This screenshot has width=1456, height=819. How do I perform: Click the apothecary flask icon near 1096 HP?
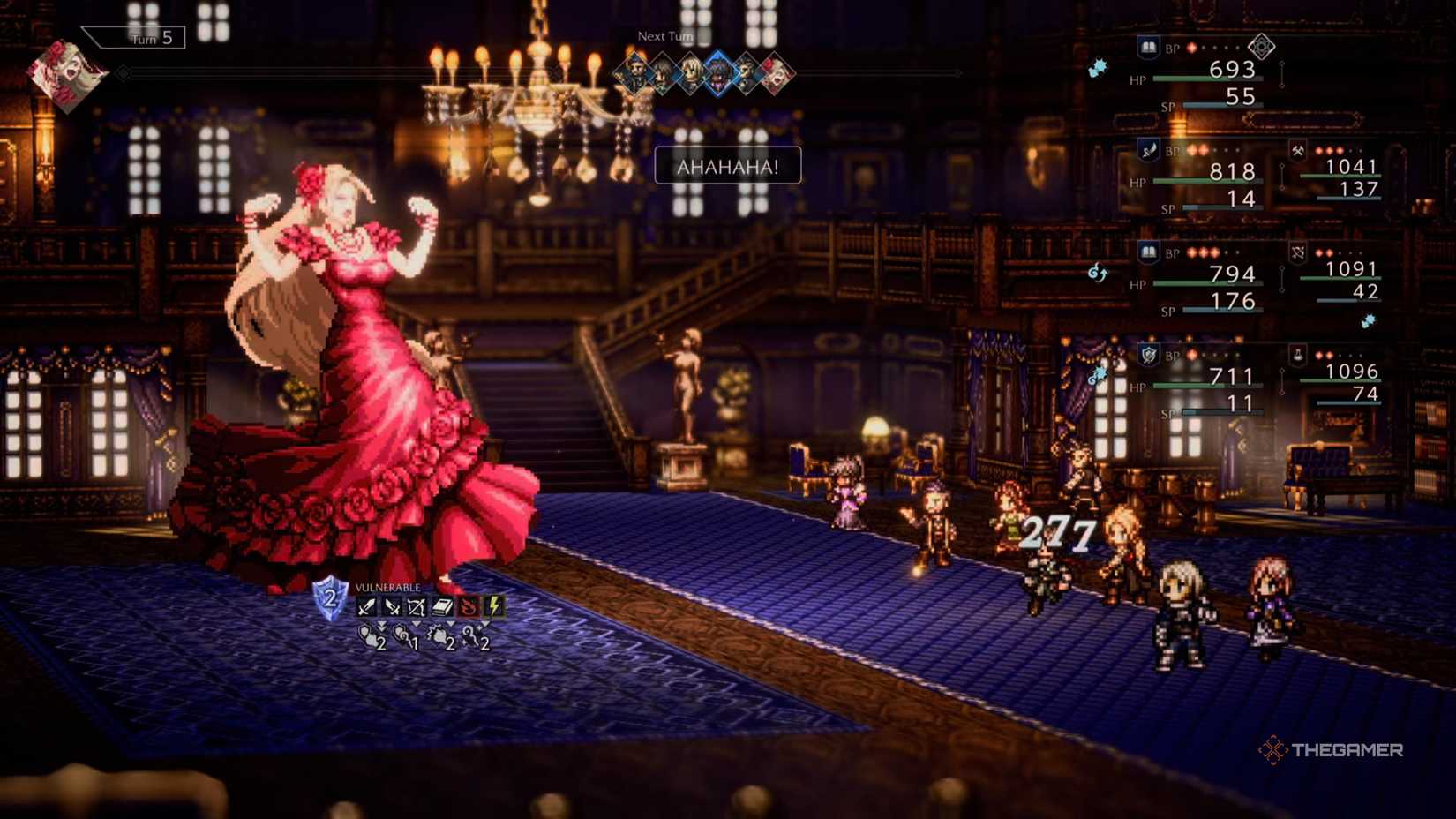pyautogui.click(x=1296, y=356)
